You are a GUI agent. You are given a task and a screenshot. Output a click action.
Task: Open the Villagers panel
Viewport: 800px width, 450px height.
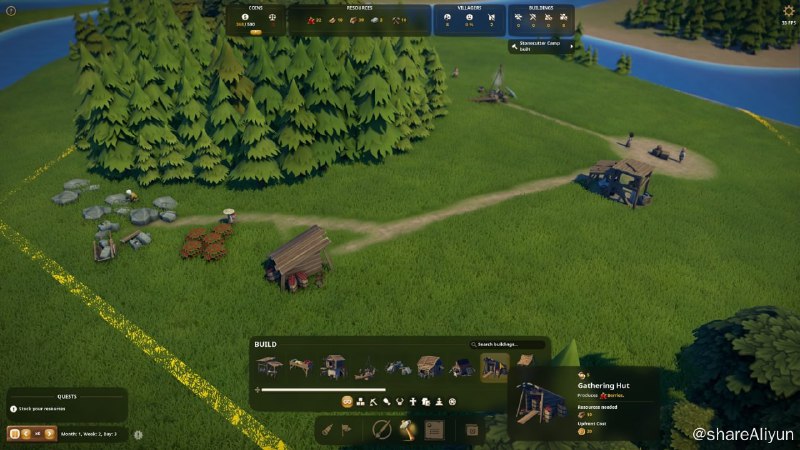coord(468,20)
